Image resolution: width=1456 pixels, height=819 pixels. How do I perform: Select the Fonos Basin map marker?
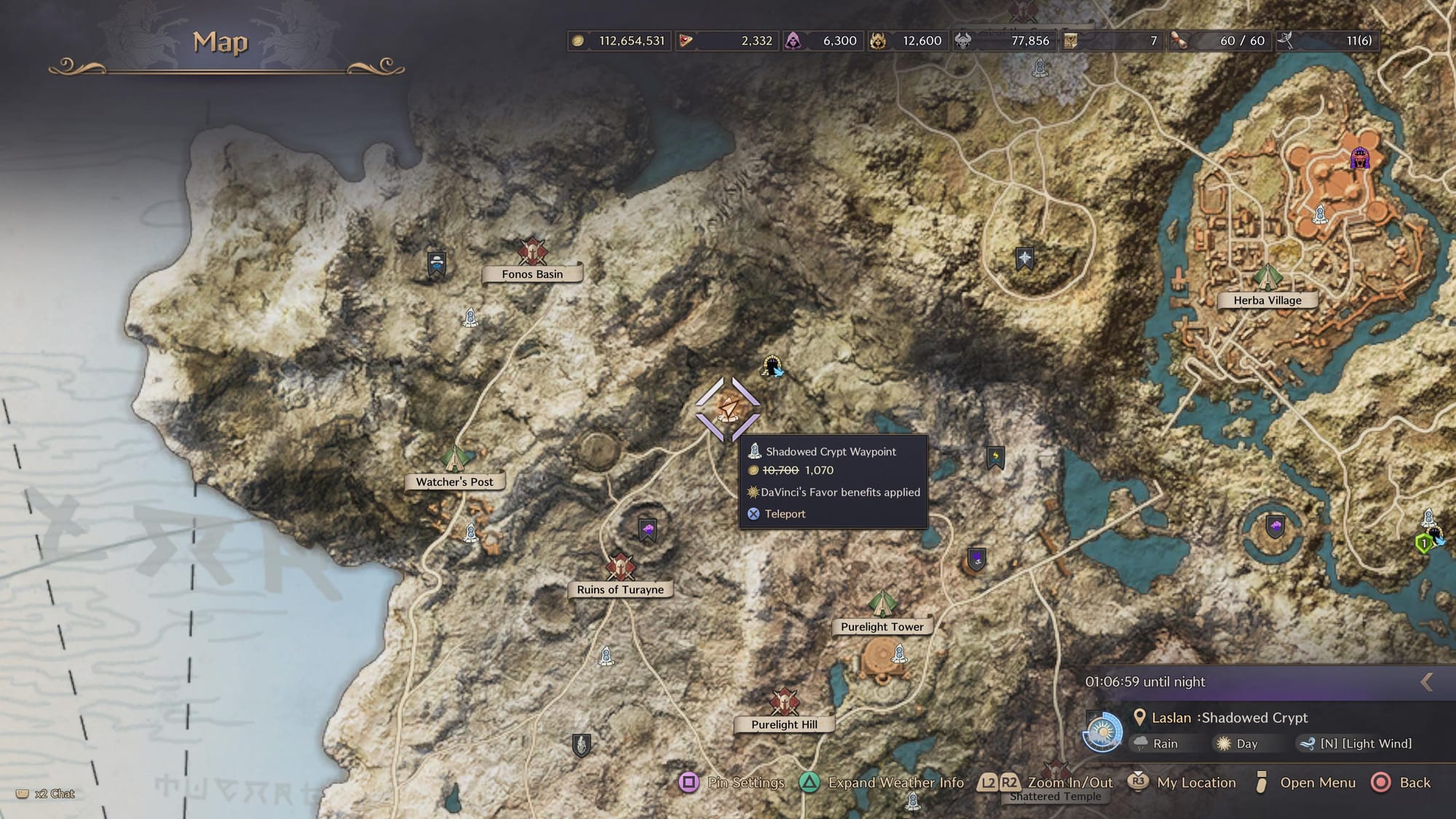point(532,253)
